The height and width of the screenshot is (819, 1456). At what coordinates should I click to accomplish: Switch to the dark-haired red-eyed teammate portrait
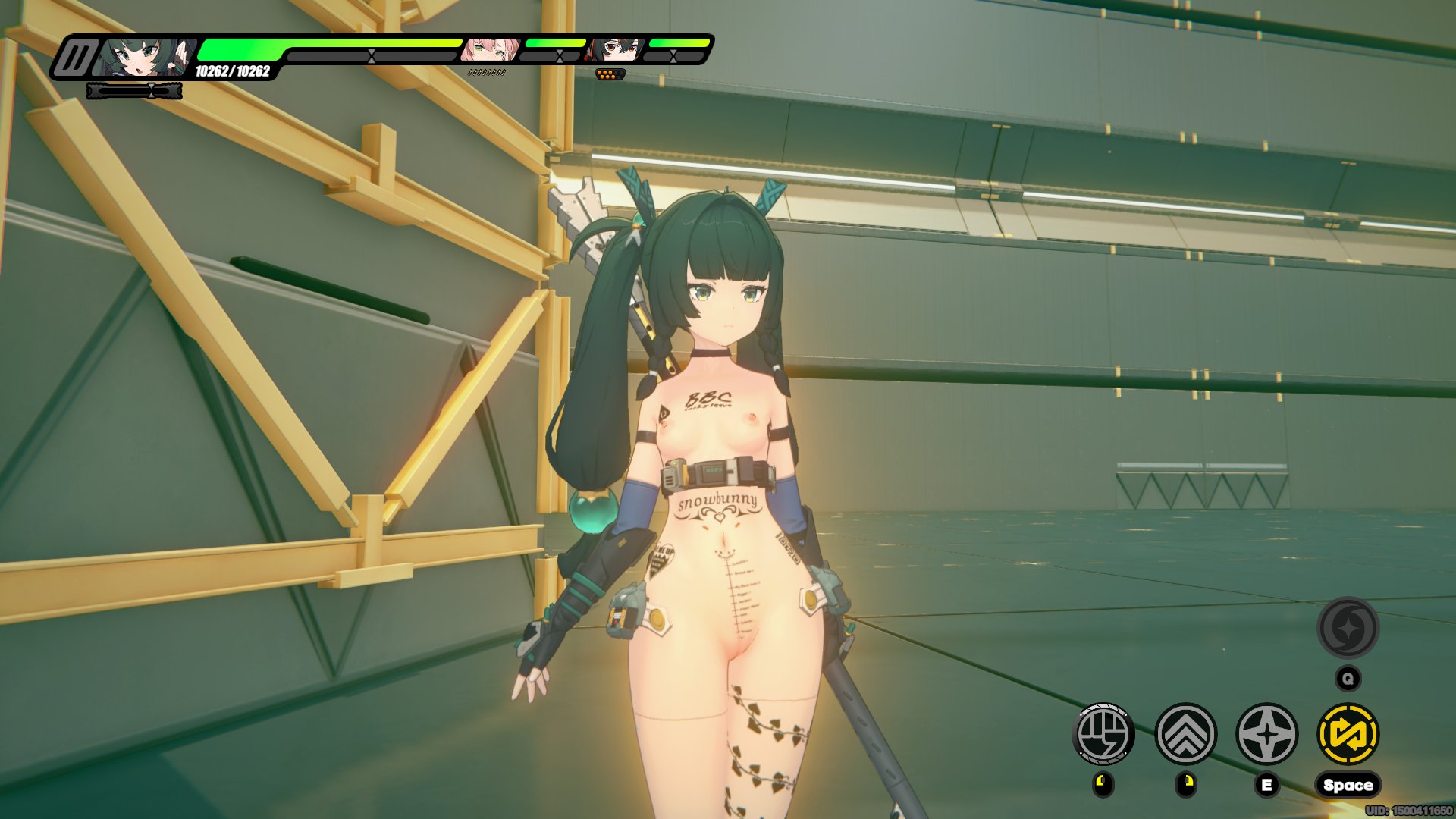(x=615, y=50)
